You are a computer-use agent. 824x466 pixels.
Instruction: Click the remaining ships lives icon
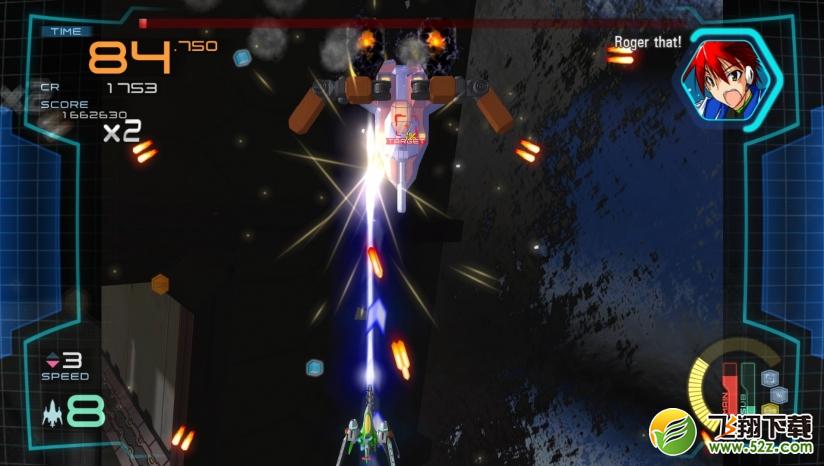pos(52,411)
